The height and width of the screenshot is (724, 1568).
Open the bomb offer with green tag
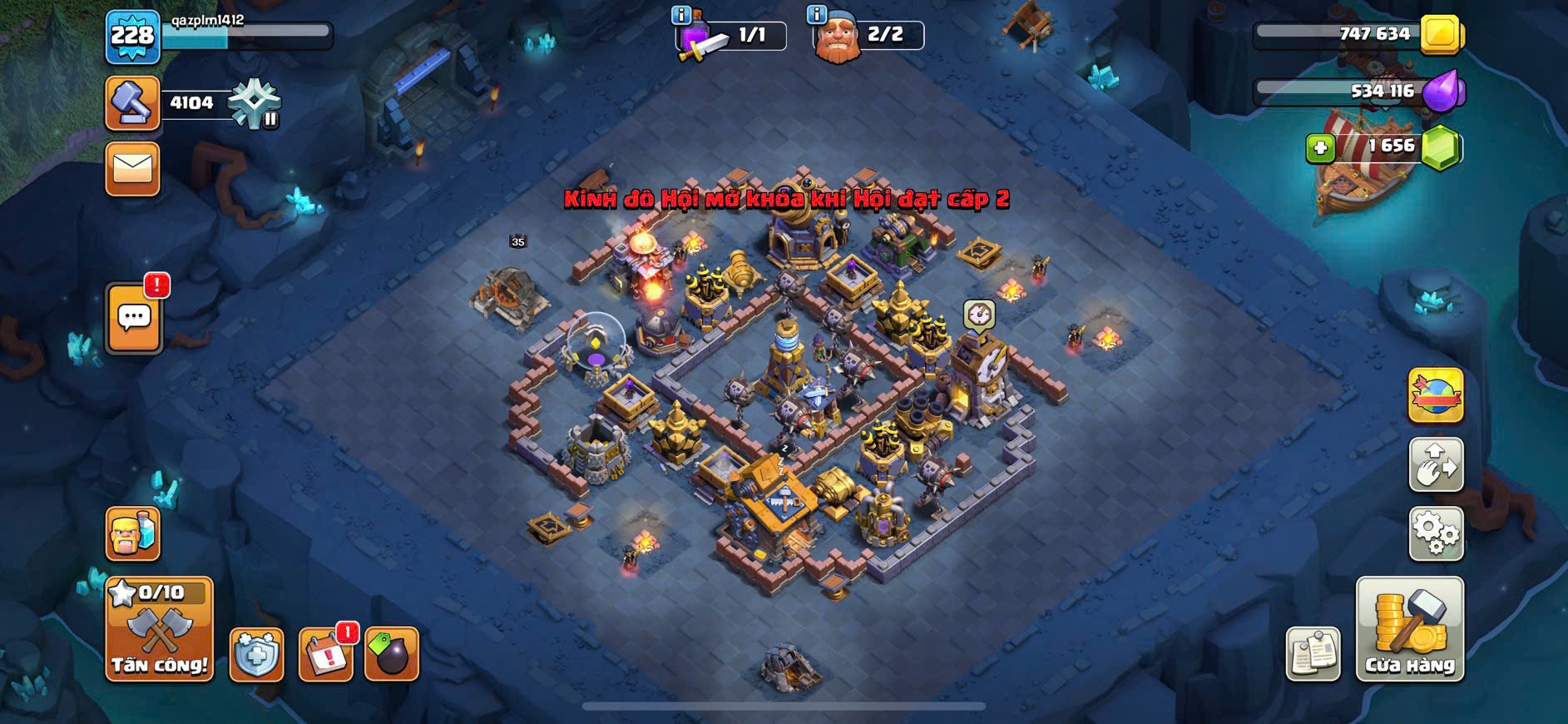pyautogui.click(x=391, y=654)
